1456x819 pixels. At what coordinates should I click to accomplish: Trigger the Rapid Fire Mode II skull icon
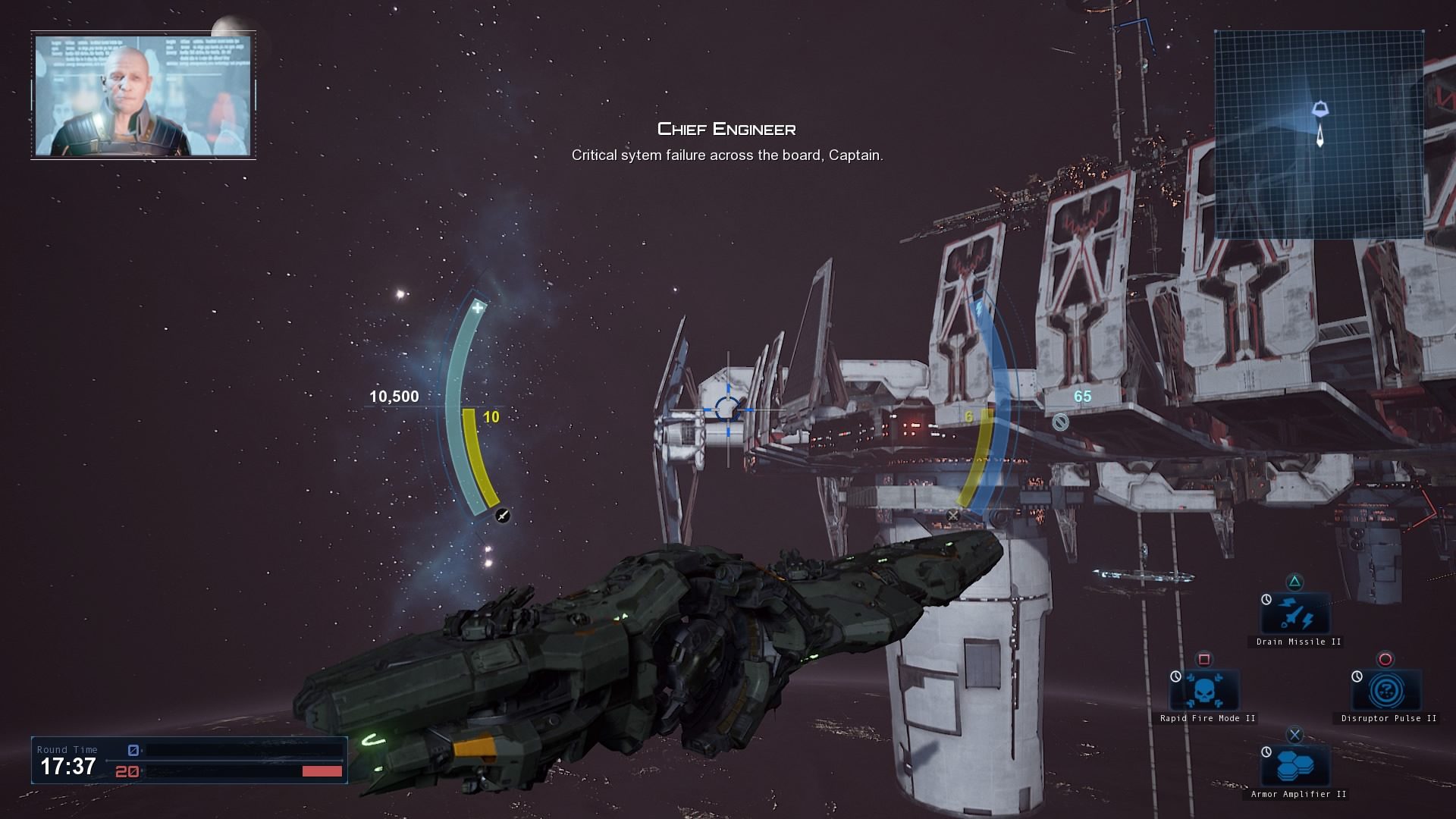1204,691
